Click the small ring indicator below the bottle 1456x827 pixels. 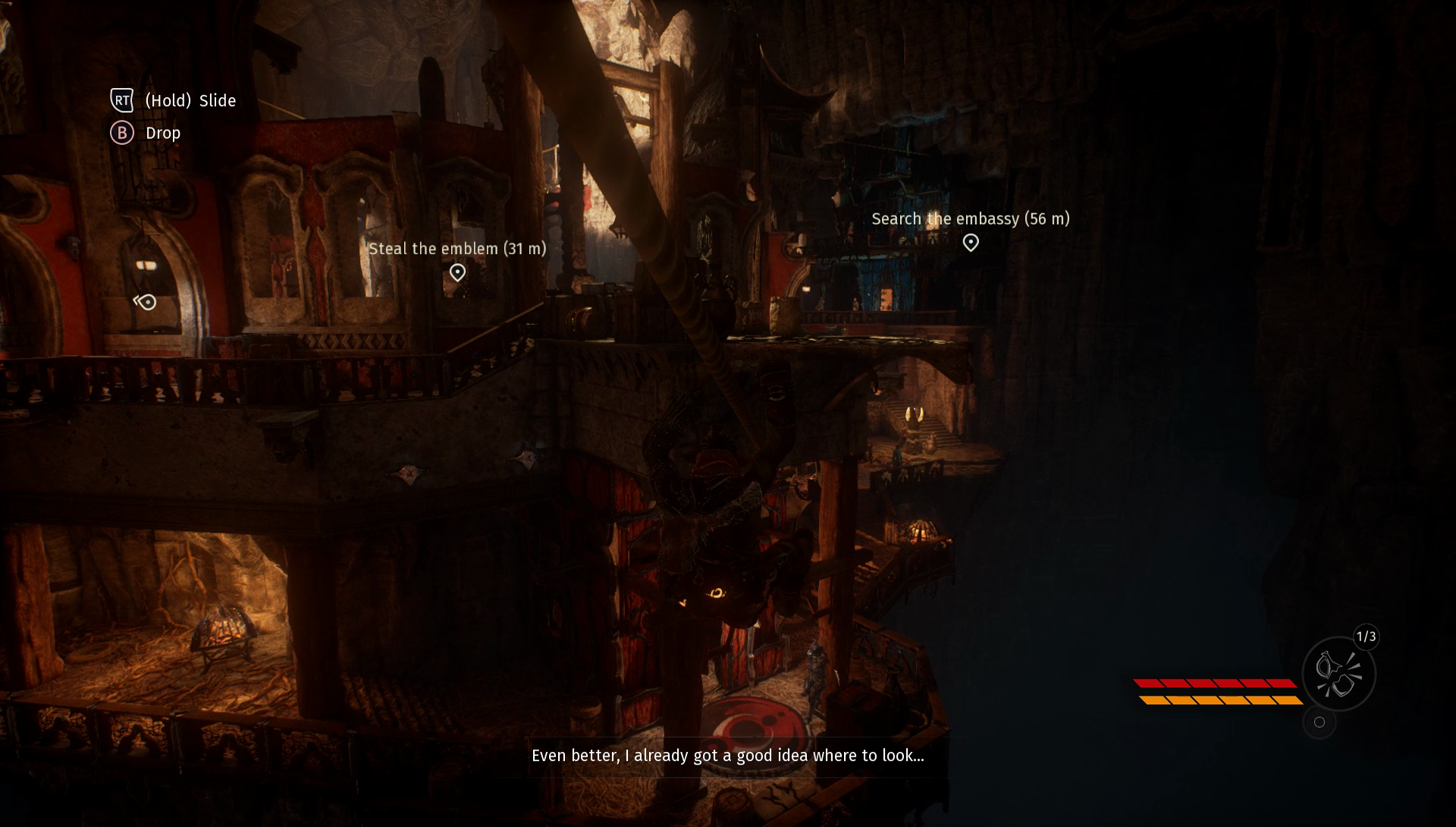[x=1319, y=722]
